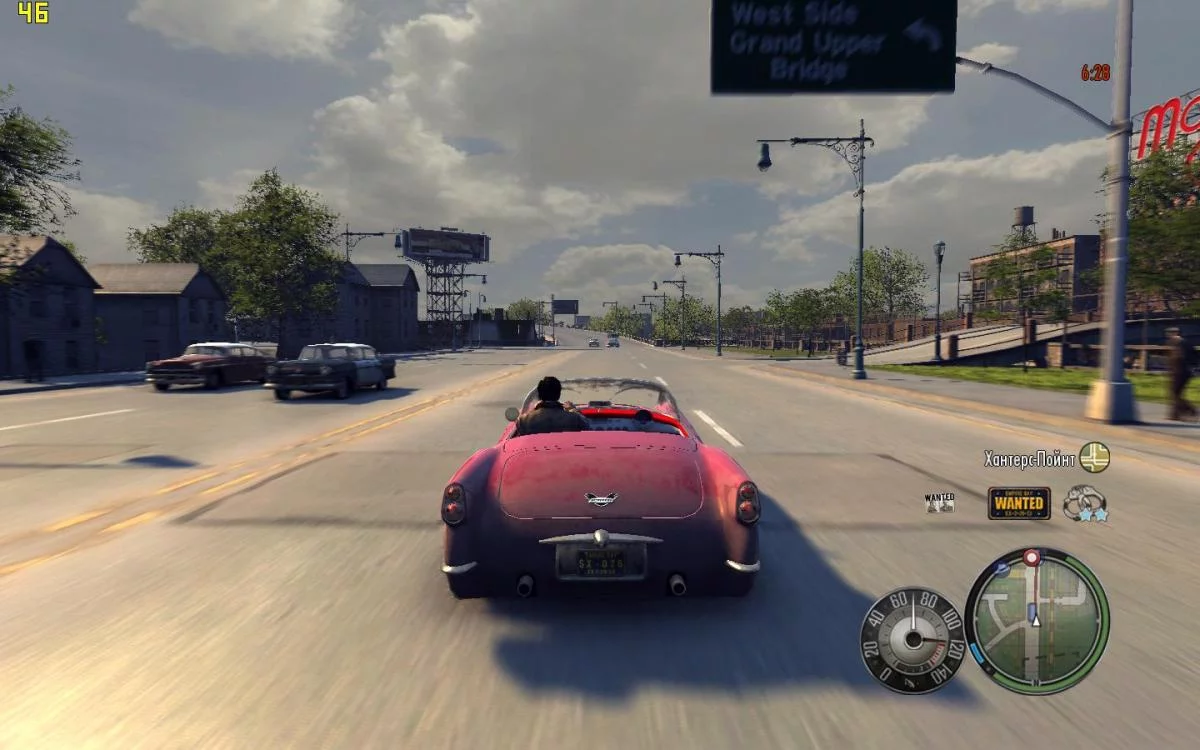Click the district map icon beside Хантерс-Пойнт
Screen dimensions: 1200x750
(1094, 457)
